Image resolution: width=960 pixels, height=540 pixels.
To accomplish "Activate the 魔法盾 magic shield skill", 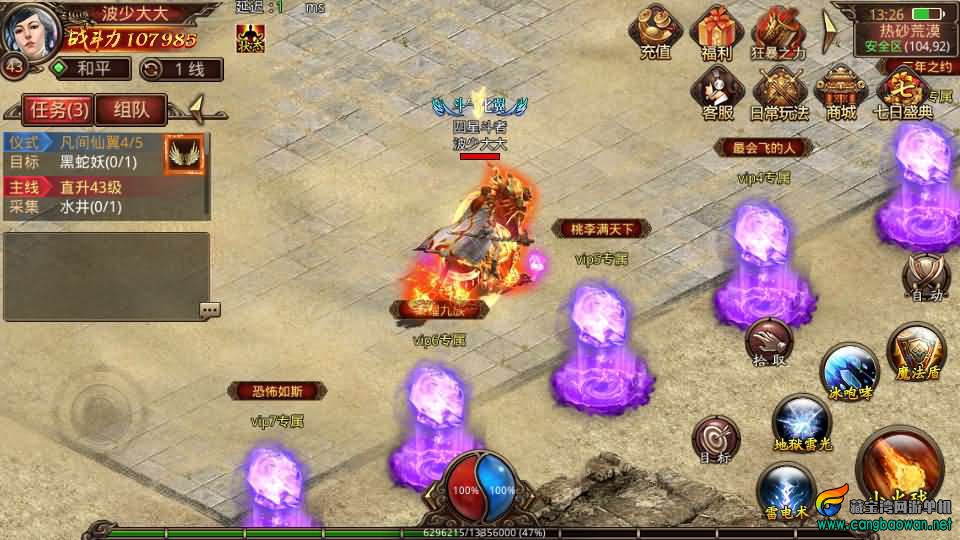I will click(x=916, y=352).
